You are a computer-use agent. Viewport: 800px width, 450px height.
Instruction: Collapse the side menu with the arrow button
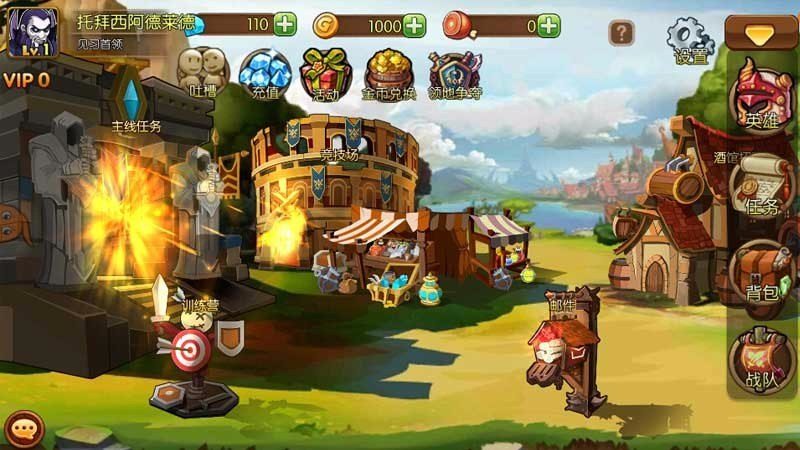(x=762, y=33)
